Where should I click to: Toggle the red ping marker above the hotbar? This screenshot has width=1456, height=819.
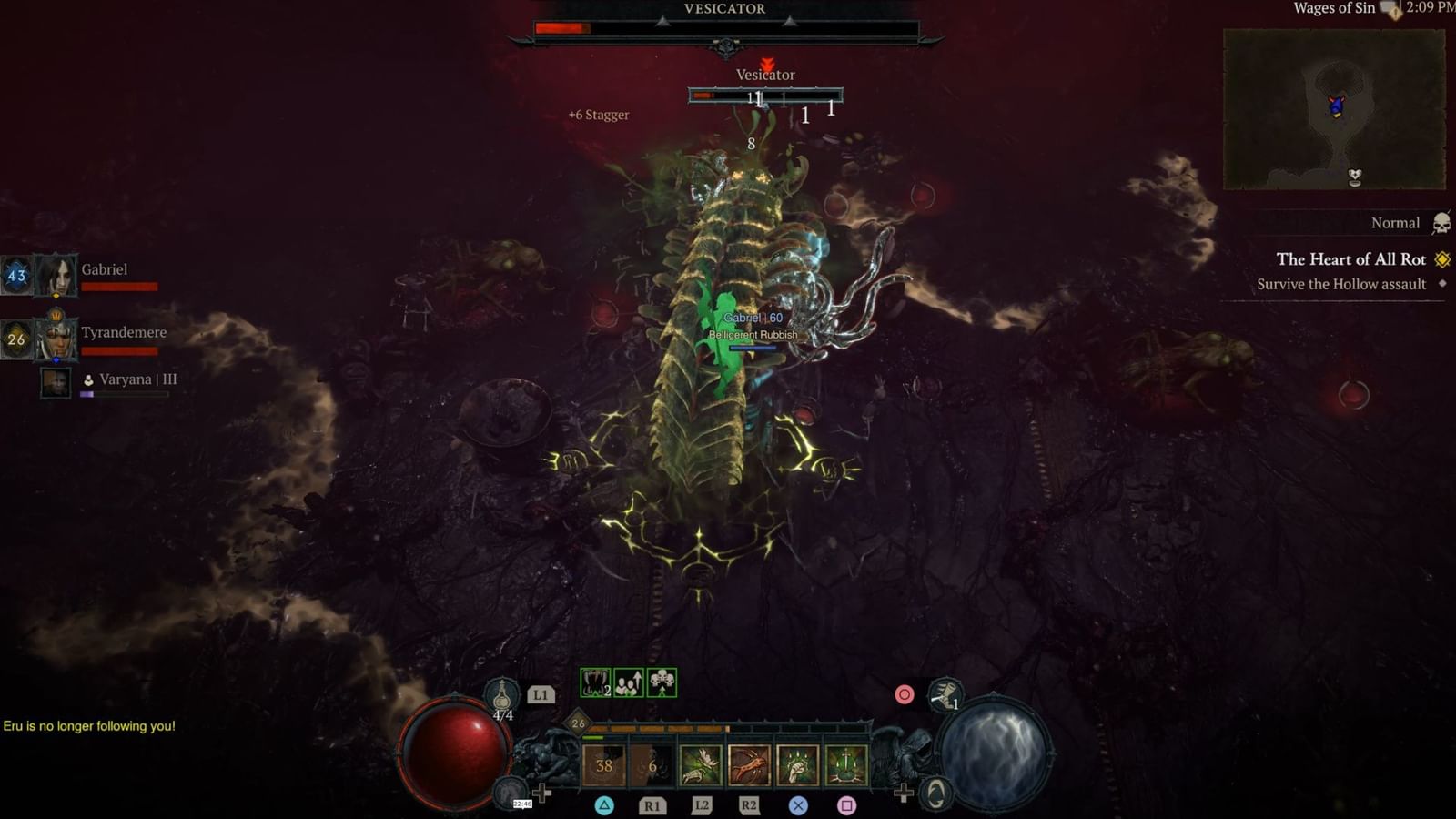click(903, 694)
